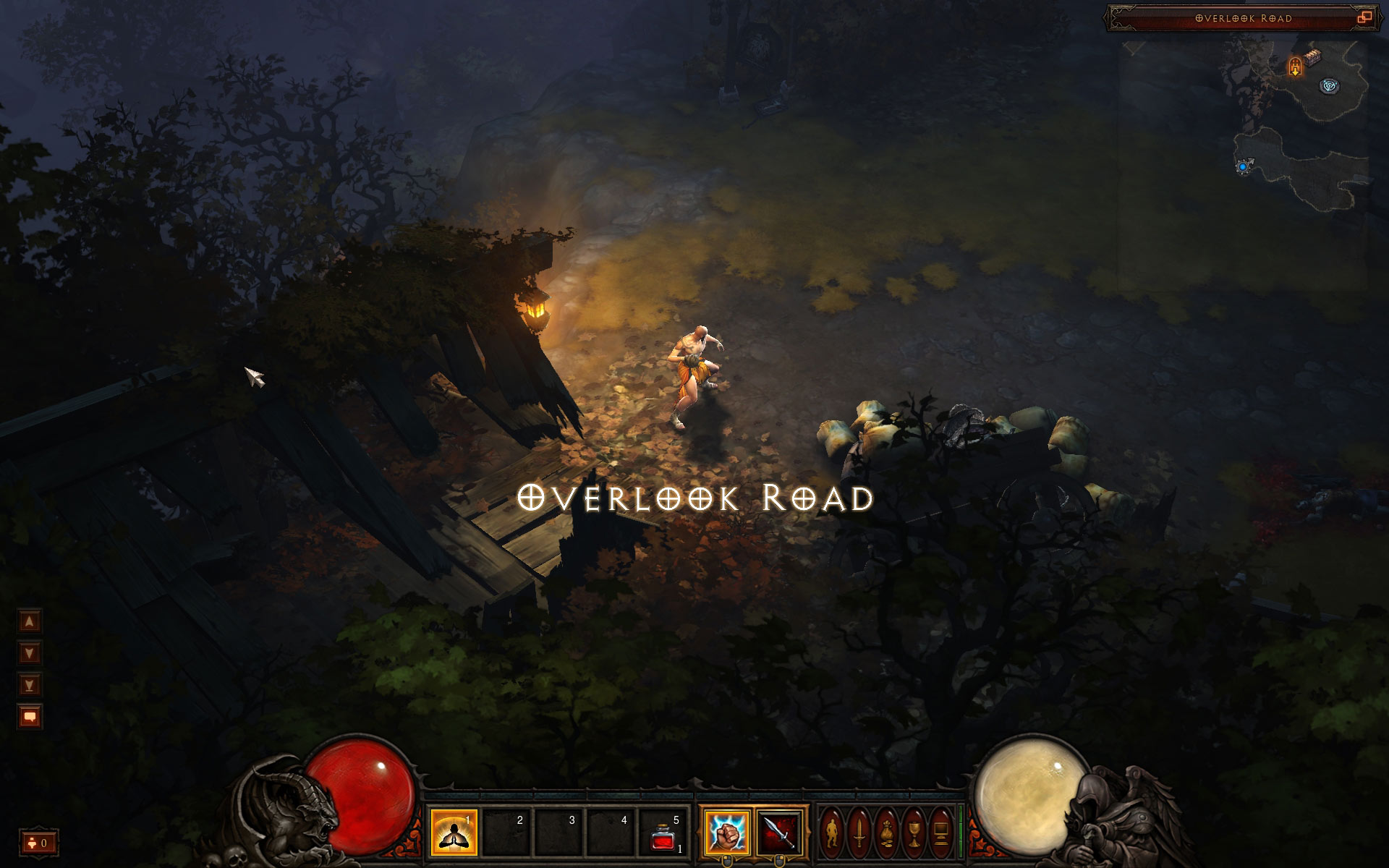Jump chat to bottom with underlined arrow button

click(30, 684)
